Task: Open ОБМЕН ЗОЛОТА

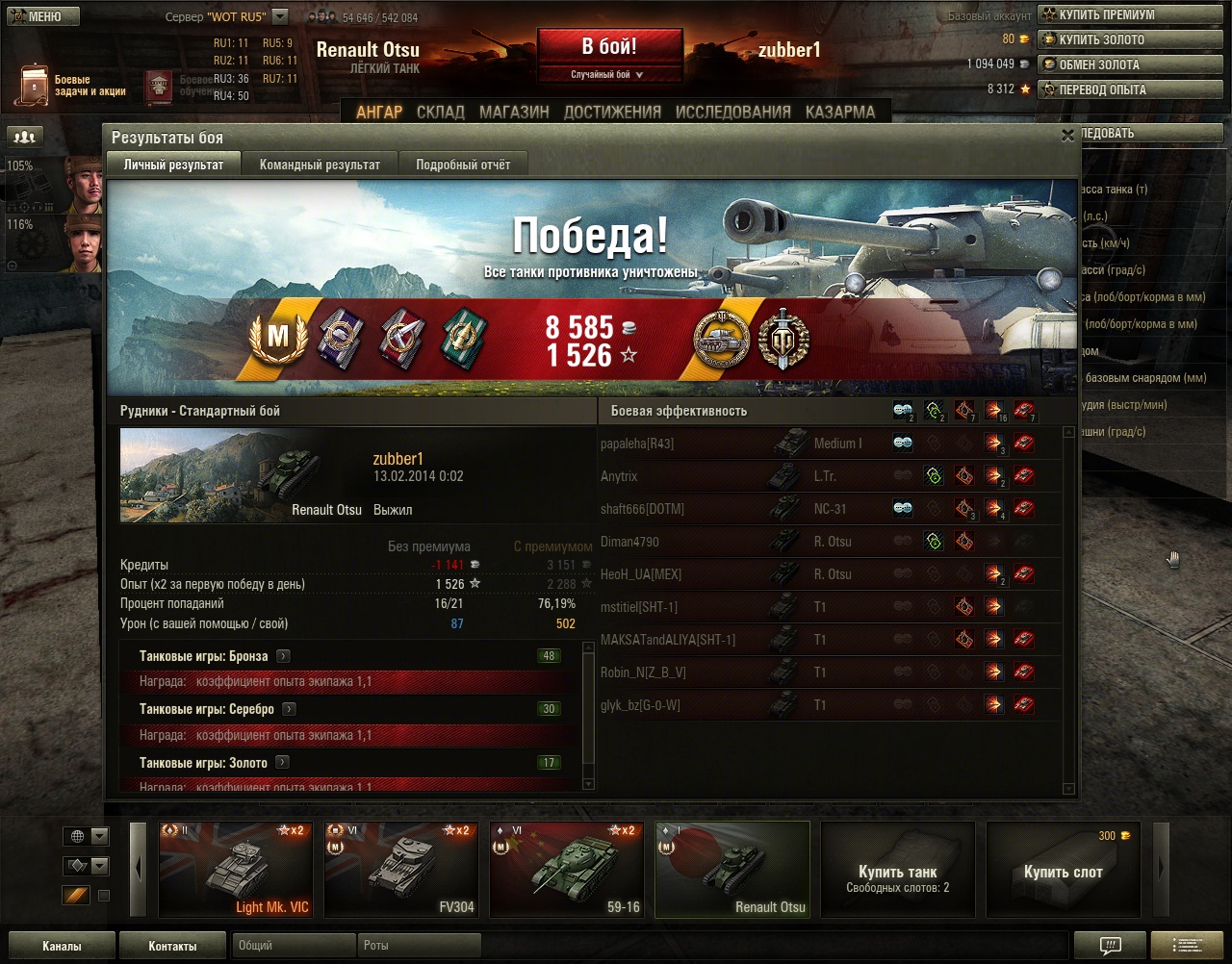Action: tap(1099, 64)
